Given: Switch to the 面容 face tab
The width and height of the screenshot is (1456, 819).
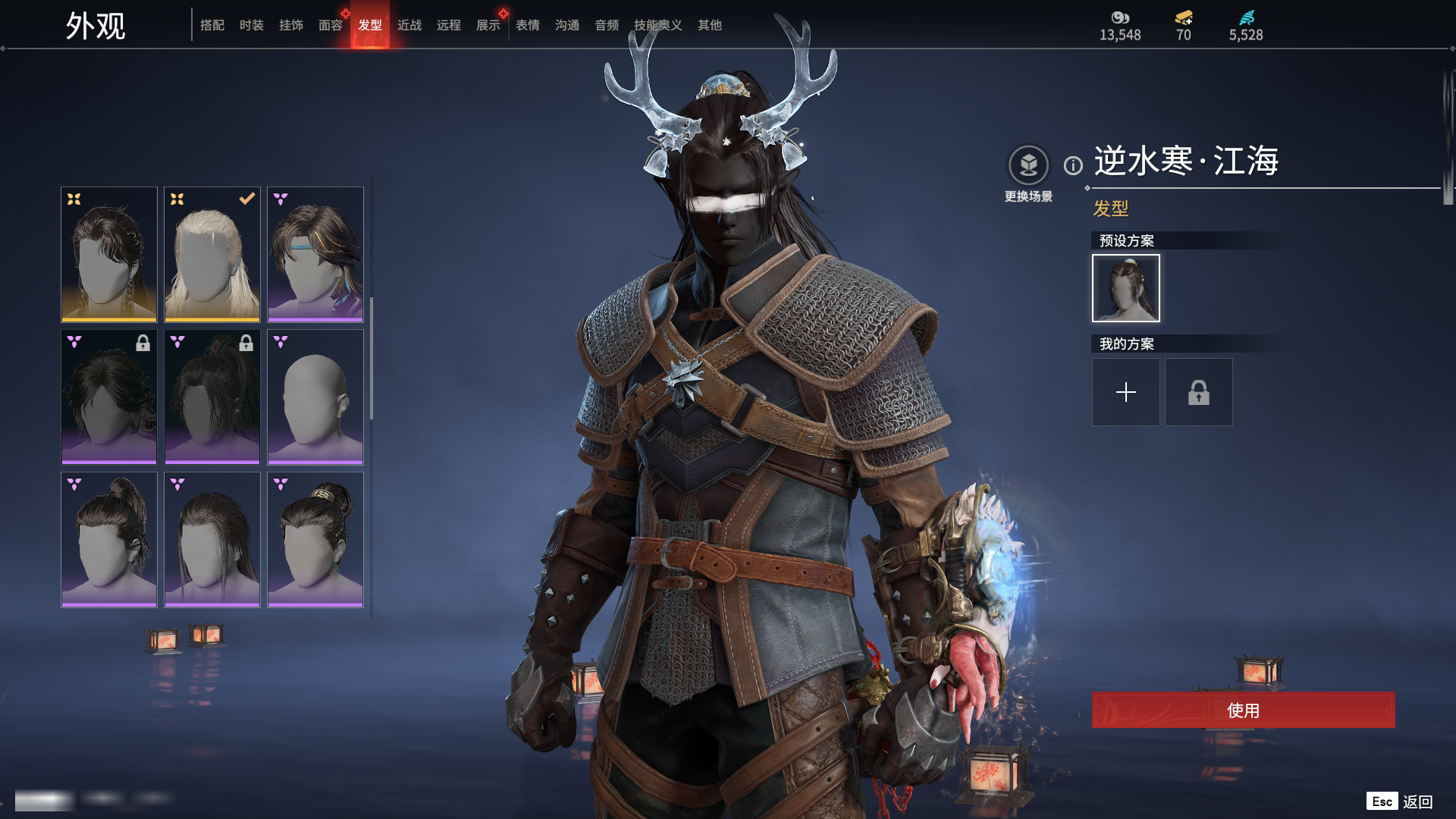Looking at the screenshot, I should point(330,25).
